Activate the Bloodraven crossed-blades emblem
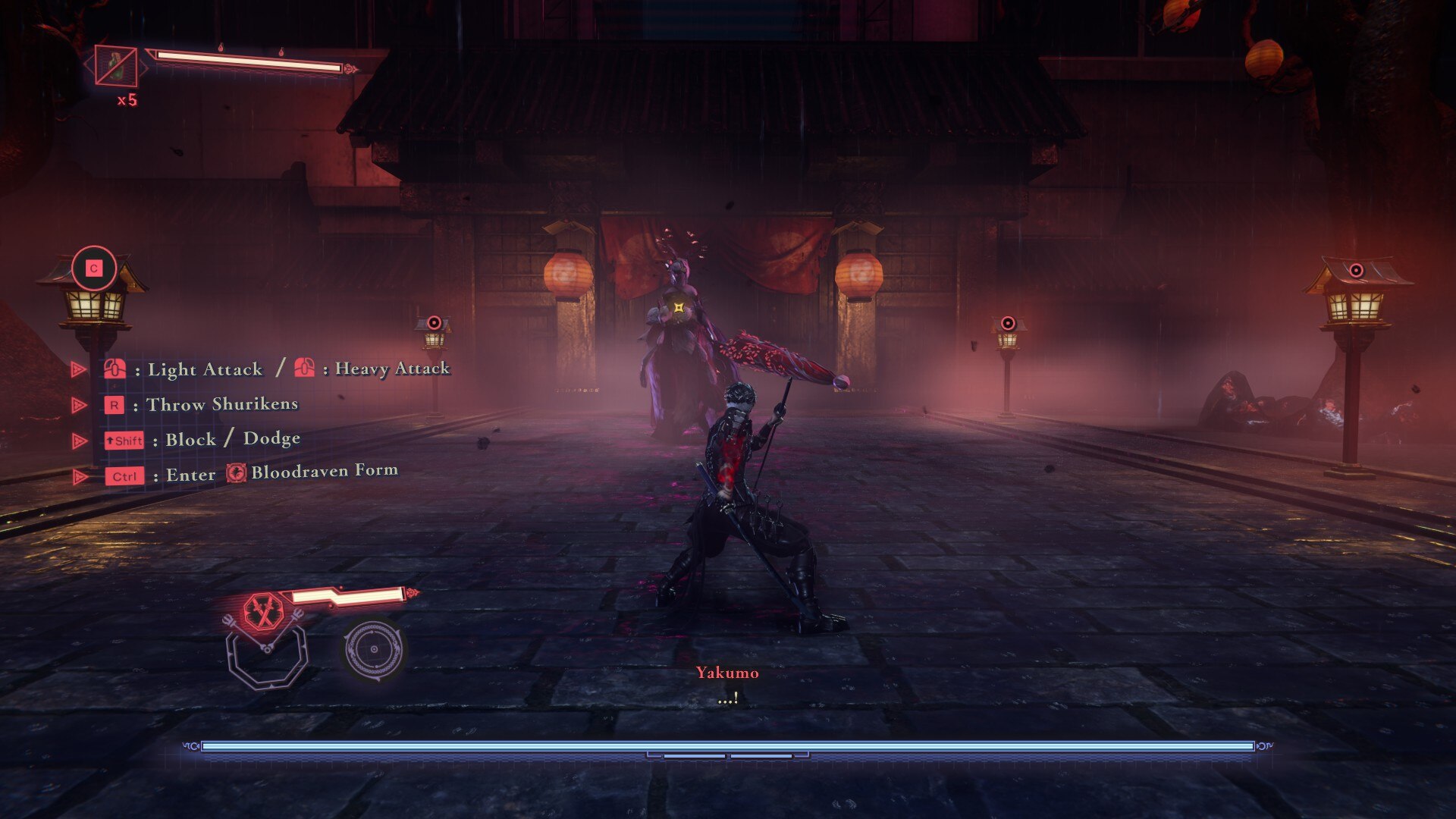The image size is (1456, 819). pos(263,610)
